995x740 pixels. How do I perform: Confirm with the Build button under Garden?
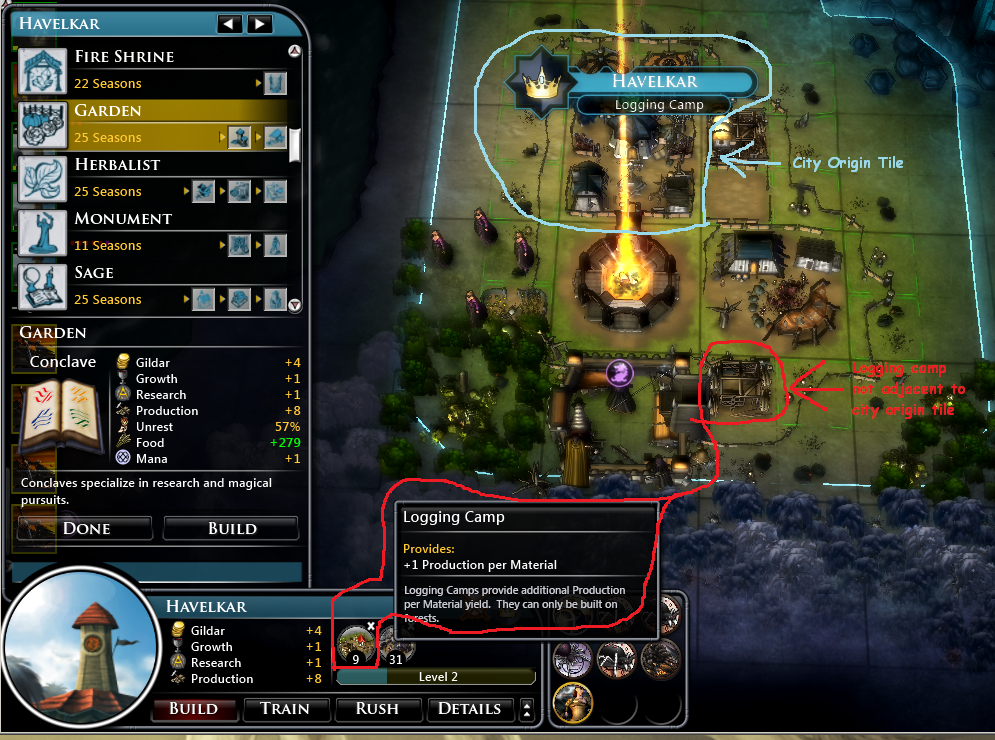click(232, 528)
